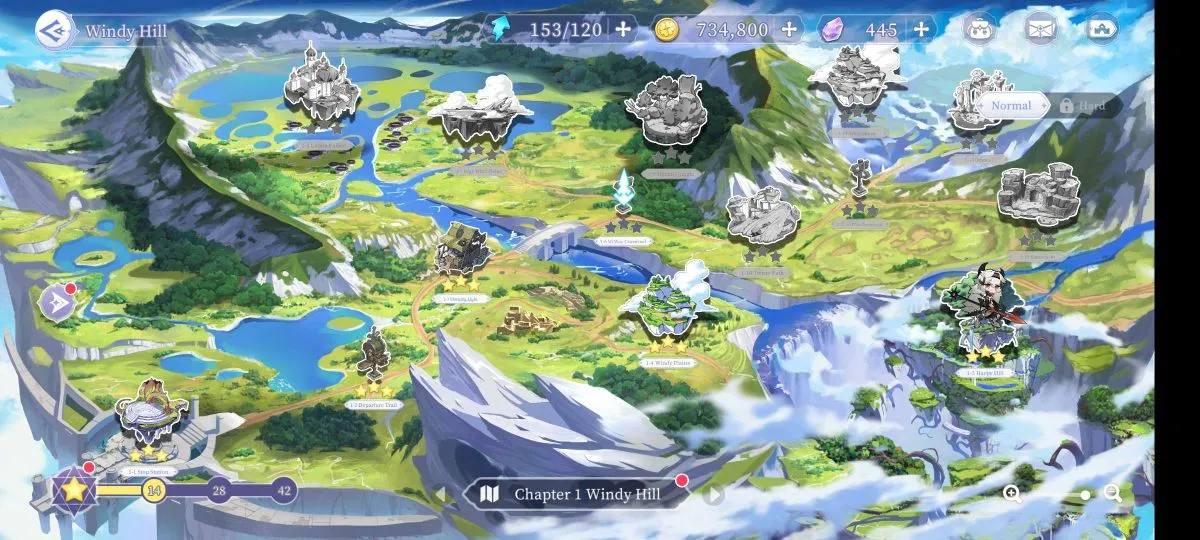The height and width of the screenshot is (540, 1200).
Task: Claim the 14-star reward milestone
Action: pyautogui.click(x=153, y=490)
